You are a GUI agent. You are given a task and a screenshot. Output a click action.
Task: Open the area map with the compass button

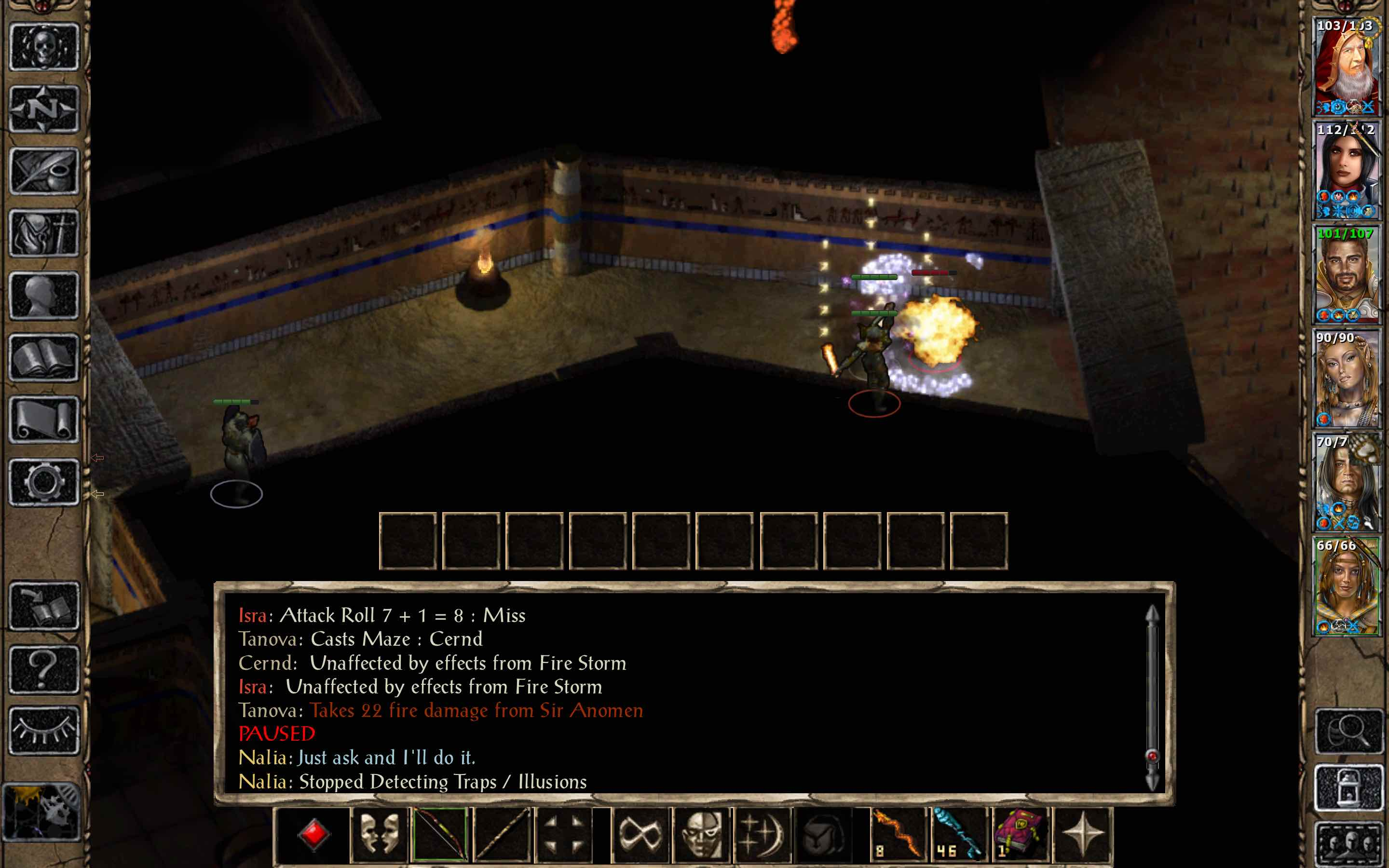tap(44, 109)
